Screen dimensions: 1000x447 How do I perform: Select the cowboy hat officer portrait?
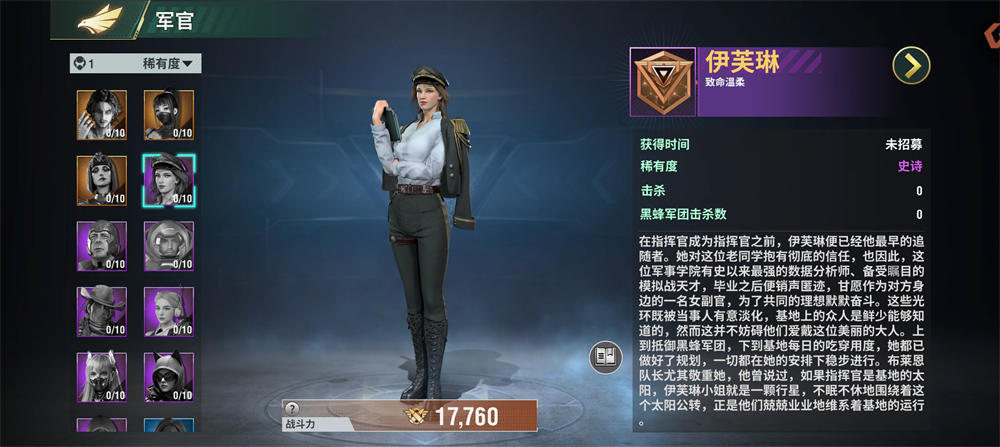[x=102, y=311]
